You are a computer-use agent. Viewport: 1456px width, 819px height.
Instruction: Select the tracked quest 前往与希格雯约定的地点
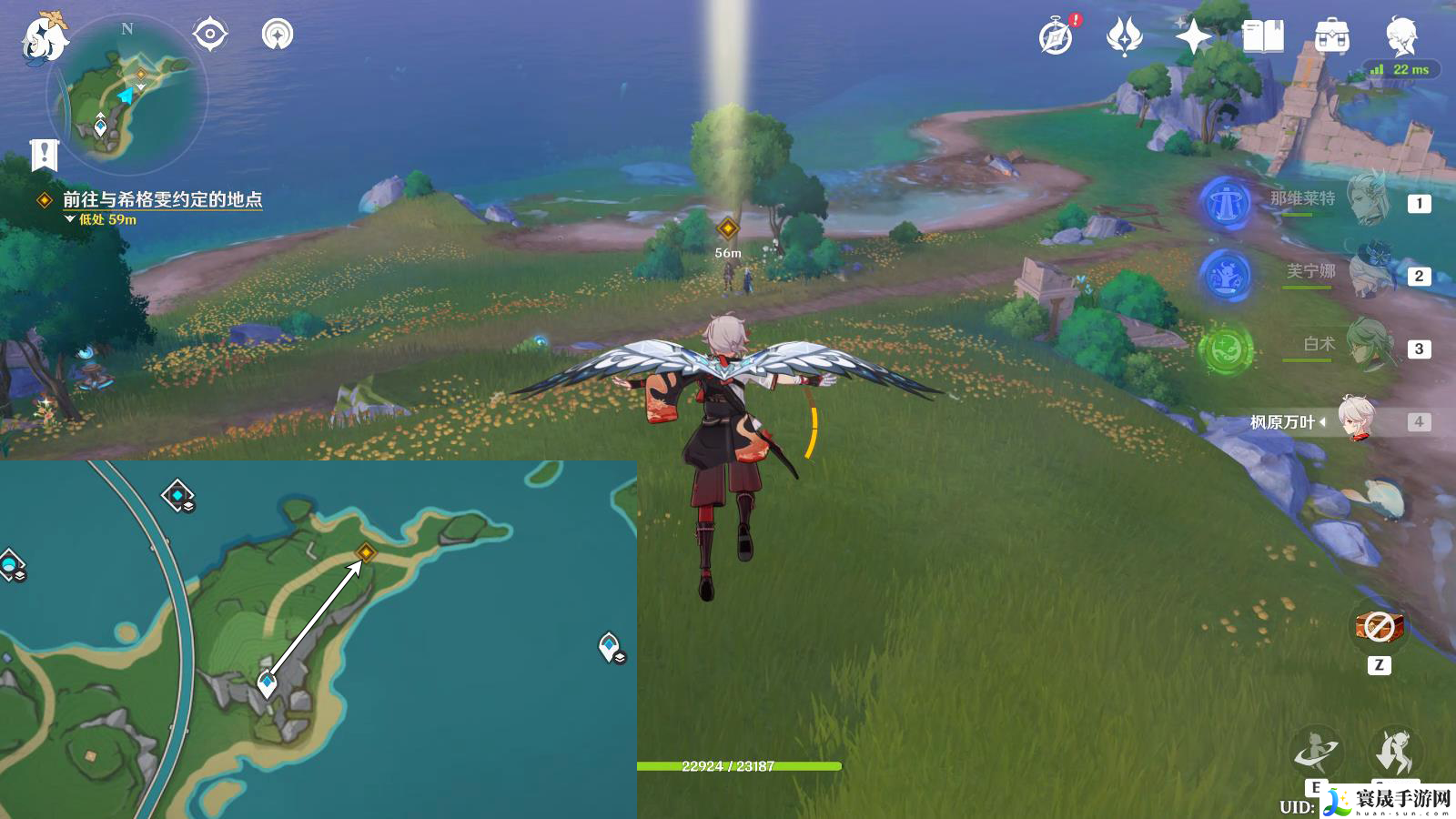(x=162, y=199)
